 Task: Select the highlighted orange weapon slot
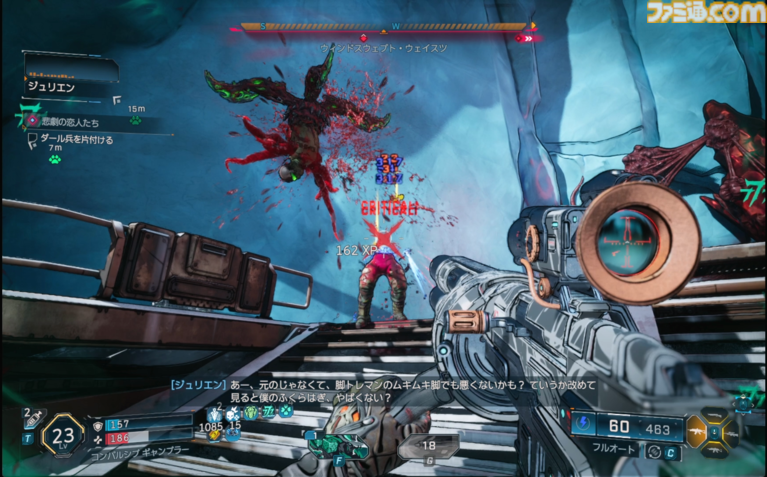pos(696,429)
